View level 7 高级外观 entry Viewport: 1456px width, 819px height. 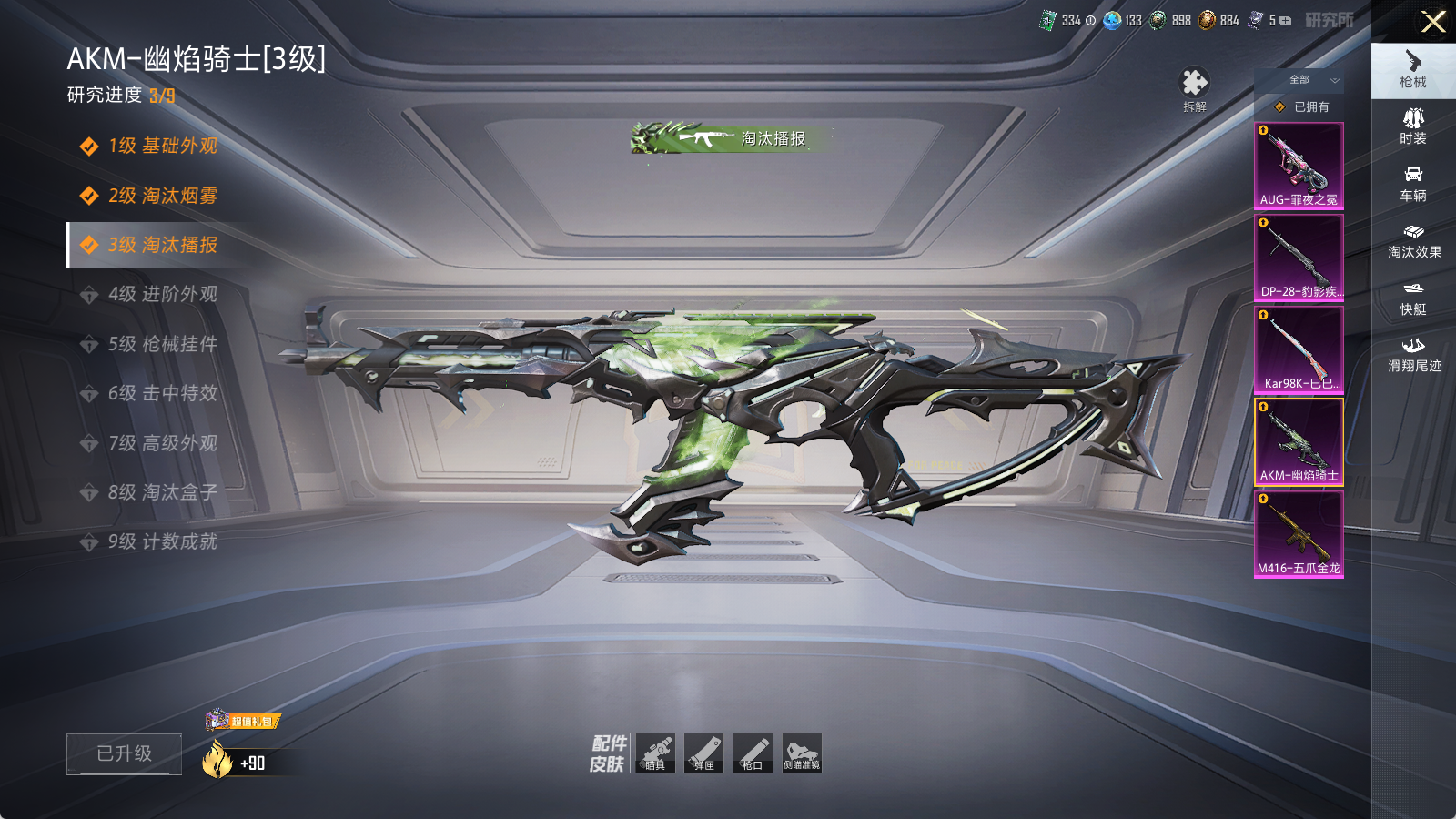point(162,443)
